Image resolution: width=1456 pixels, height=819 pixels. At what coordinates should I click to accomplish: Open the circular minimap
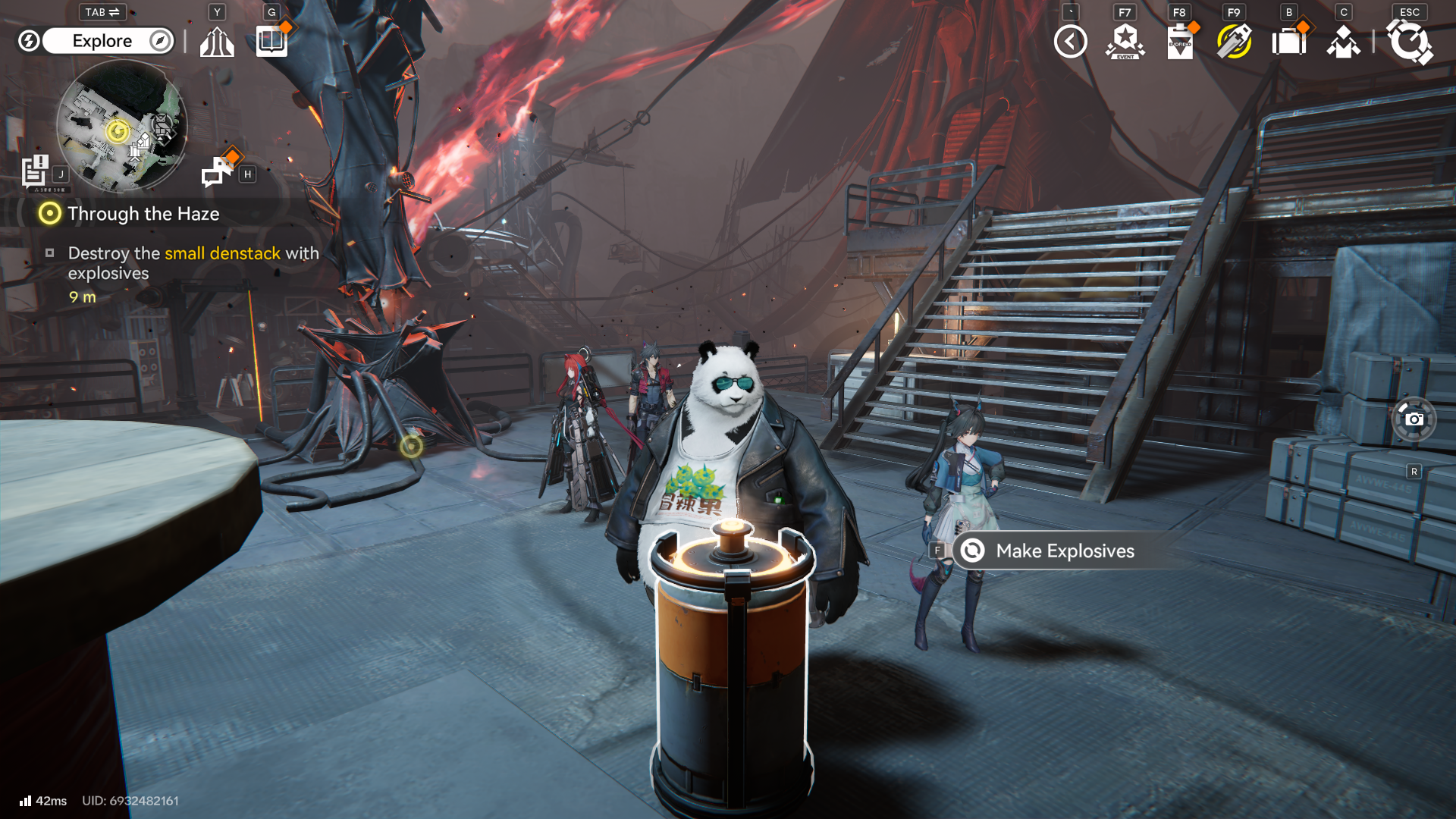121,125
